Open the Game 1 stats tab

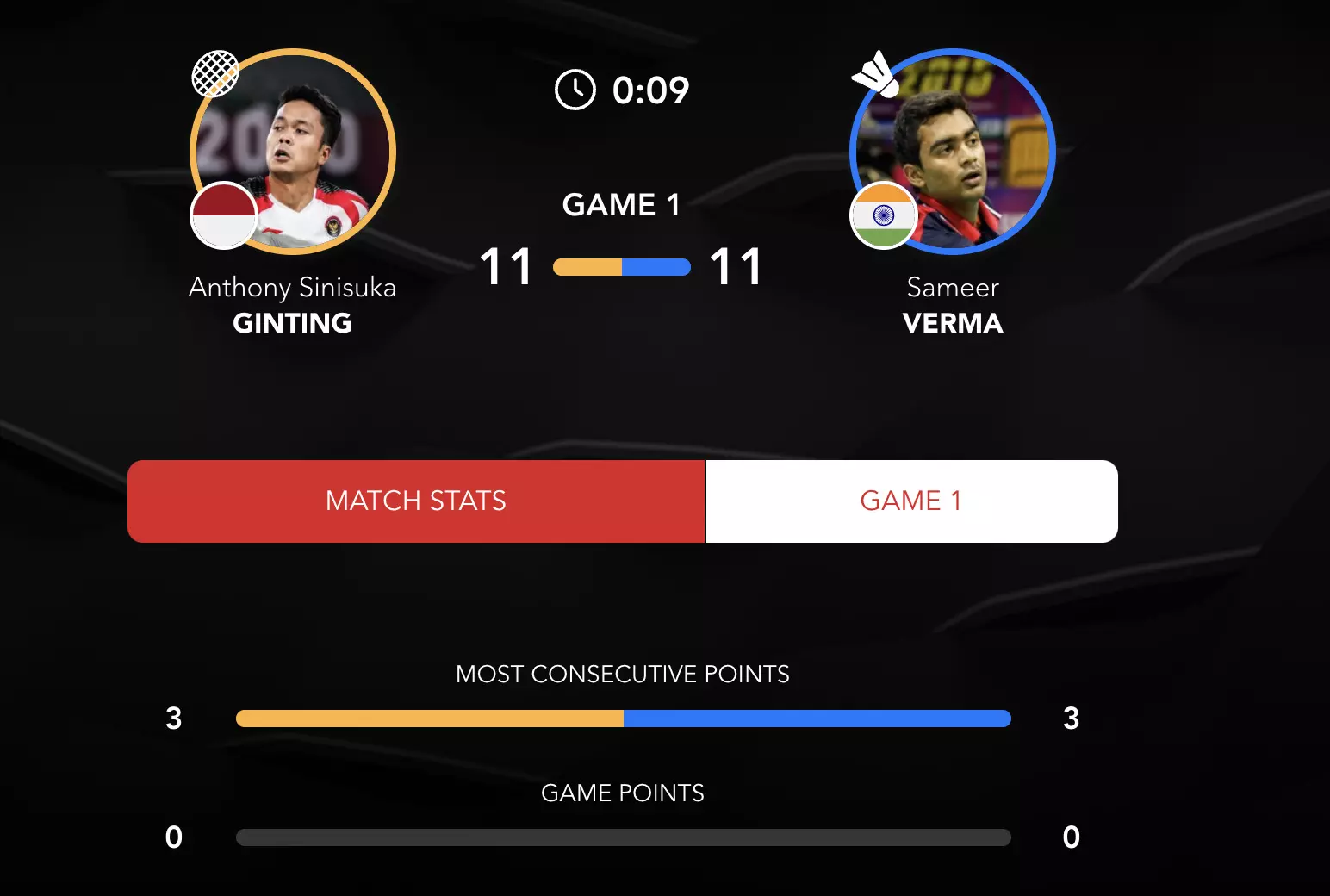coord(910,501)
